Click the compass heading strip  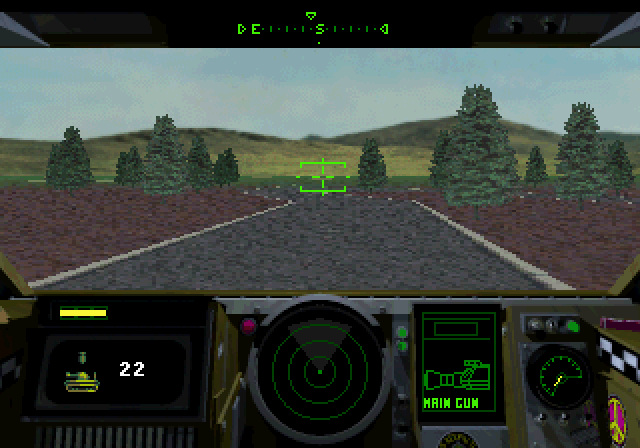pyautogui.click(x=316, y=29)
